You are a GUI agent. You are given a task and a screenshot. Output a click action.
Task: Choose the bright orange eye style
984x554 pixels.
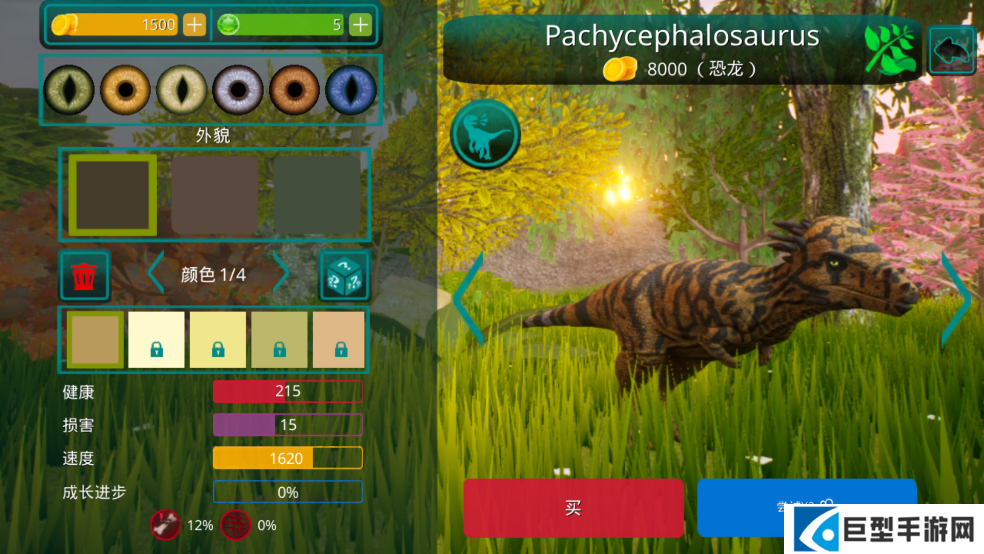click(124, 90)
